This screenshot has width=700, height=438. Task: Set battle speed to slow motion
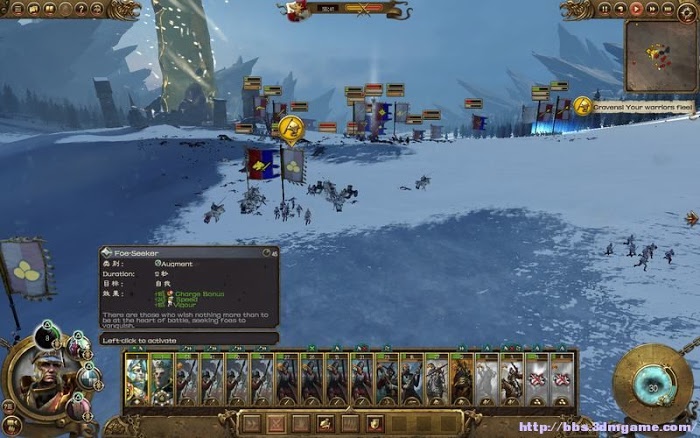coord(622,9)
